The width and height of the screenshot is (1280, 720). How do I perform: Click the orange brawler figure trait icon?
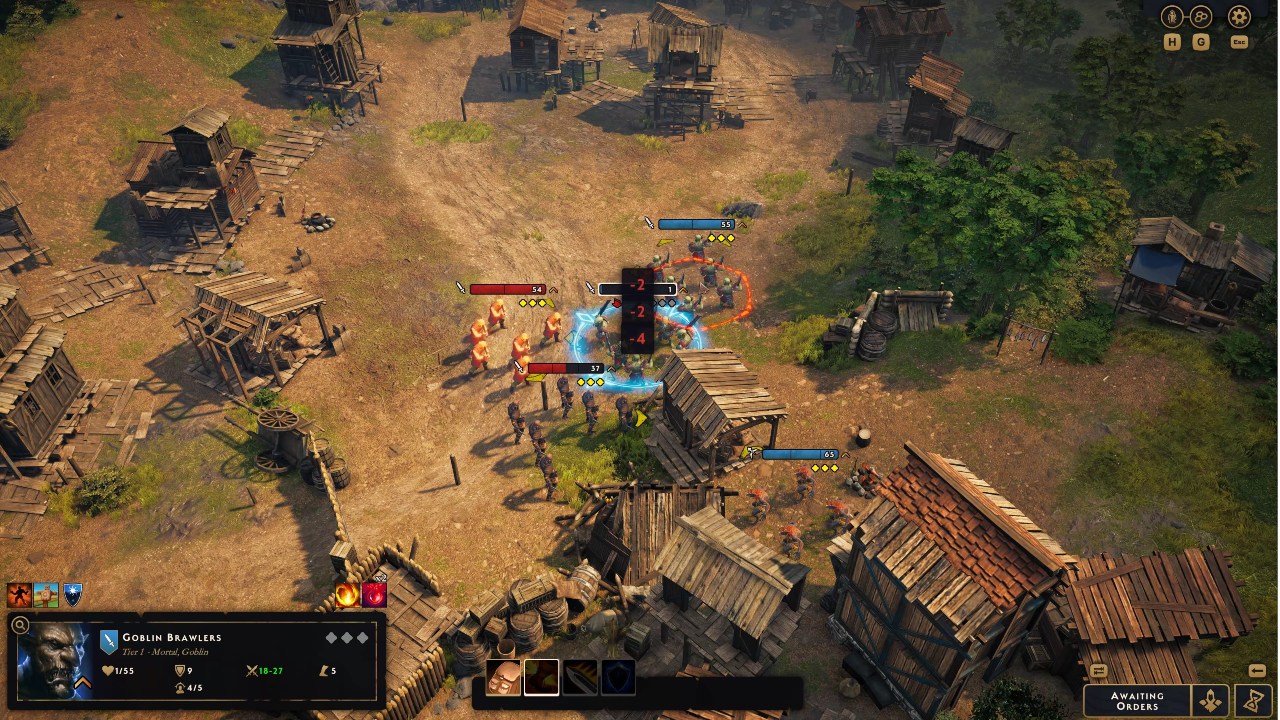tap(19, 596)
